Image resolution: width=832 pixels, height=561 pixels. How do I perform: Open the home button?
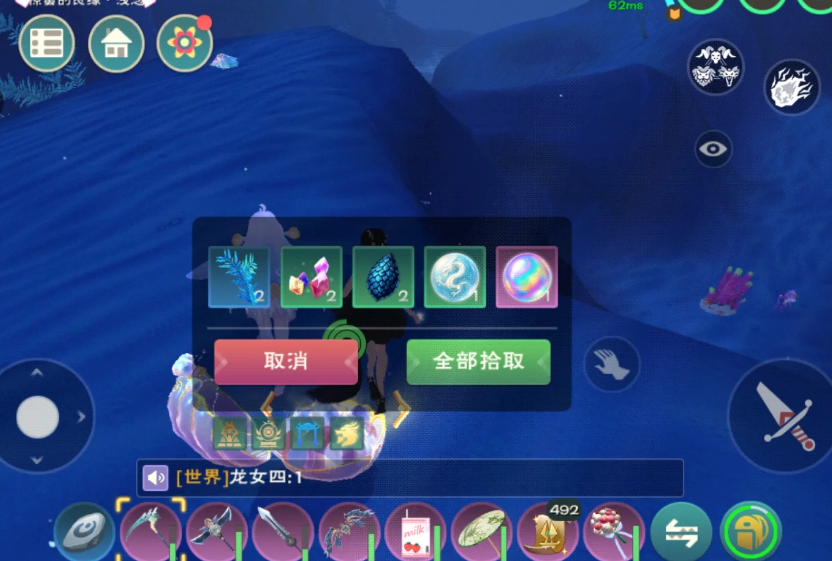click(116, 44)
